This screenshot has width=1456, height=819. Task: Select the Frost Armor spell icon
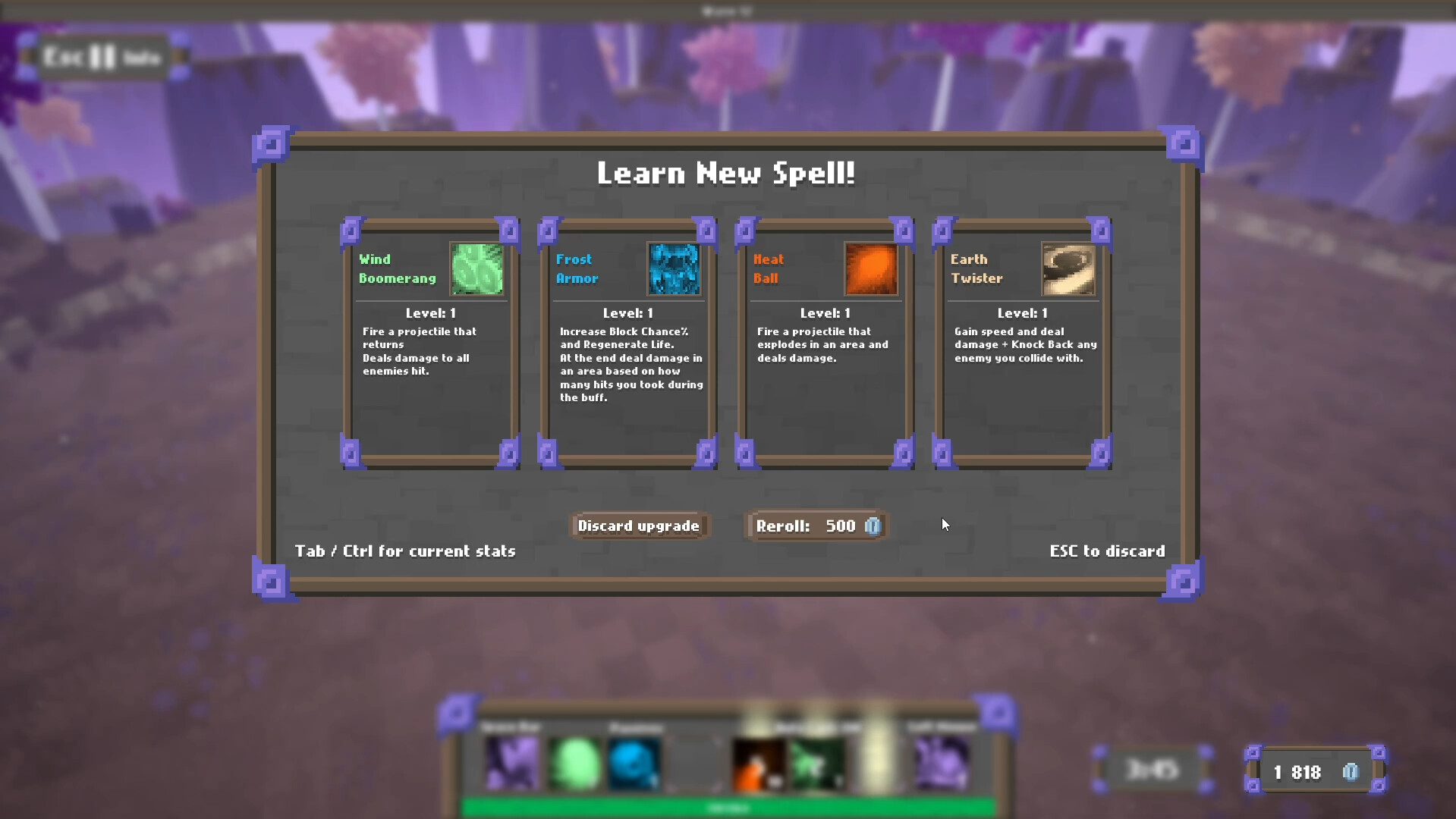(x=674, y=269)
